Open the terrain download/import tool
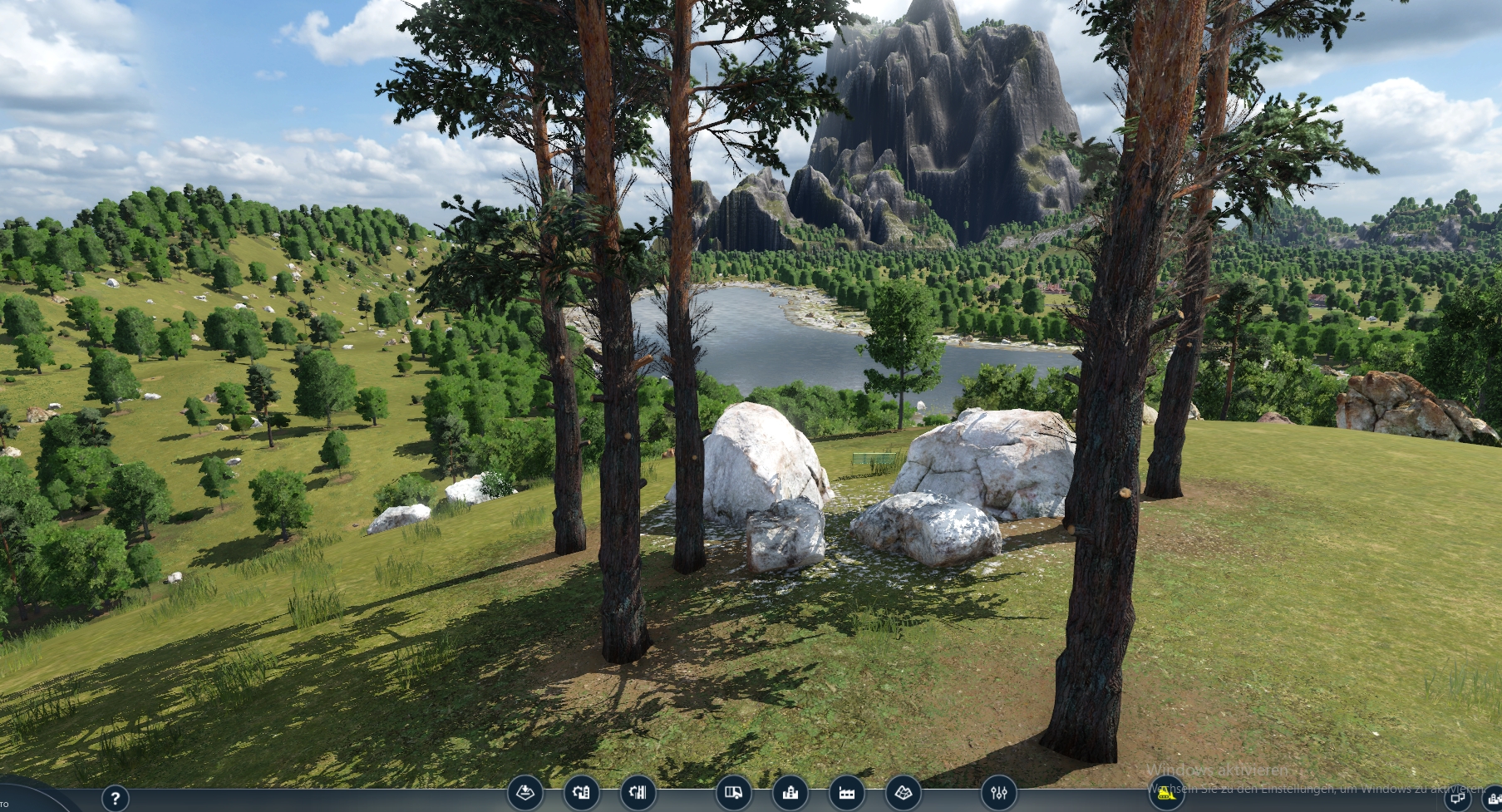Screen dimensions: 1502x812 (x=525, y=793)
